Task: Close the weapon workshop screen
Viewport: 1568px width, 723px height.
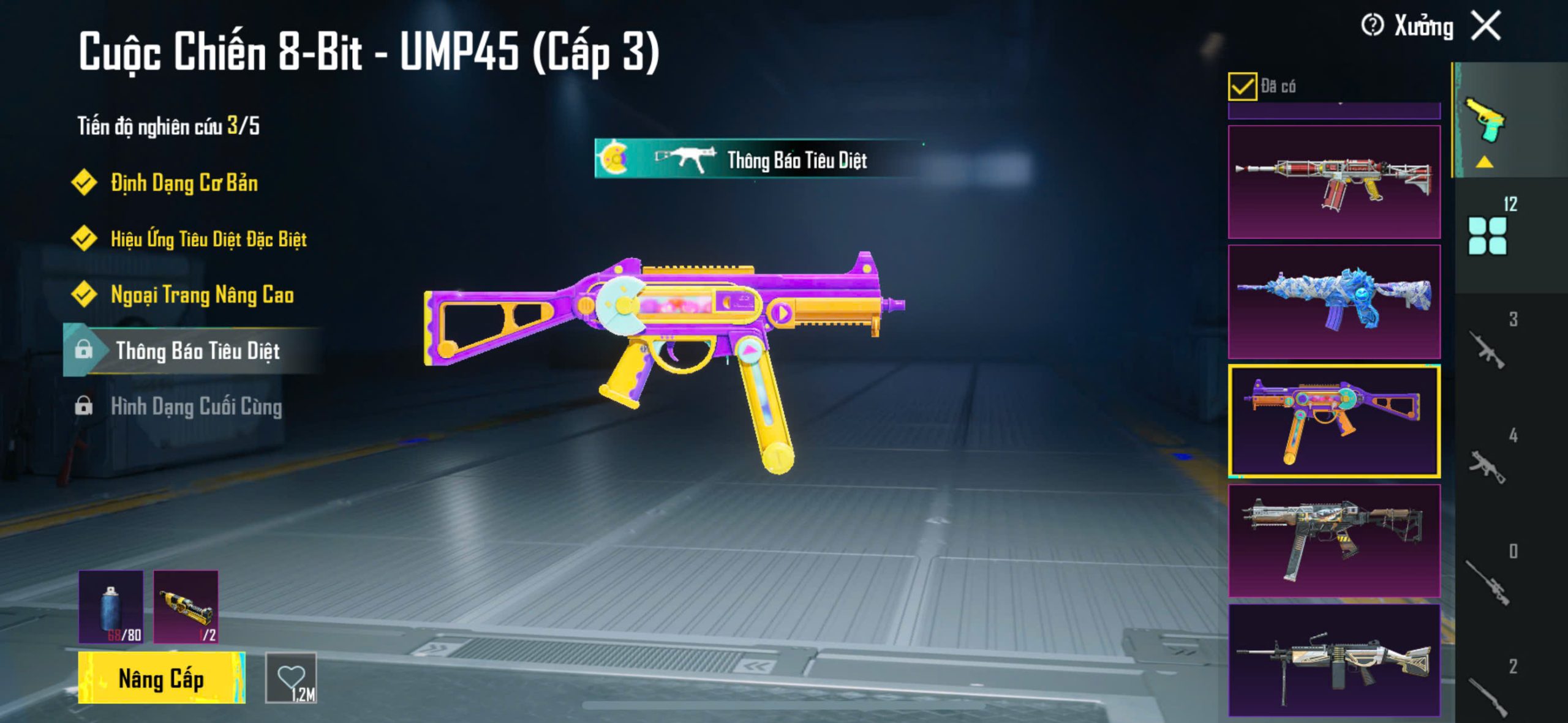Action: point(1487,26)
